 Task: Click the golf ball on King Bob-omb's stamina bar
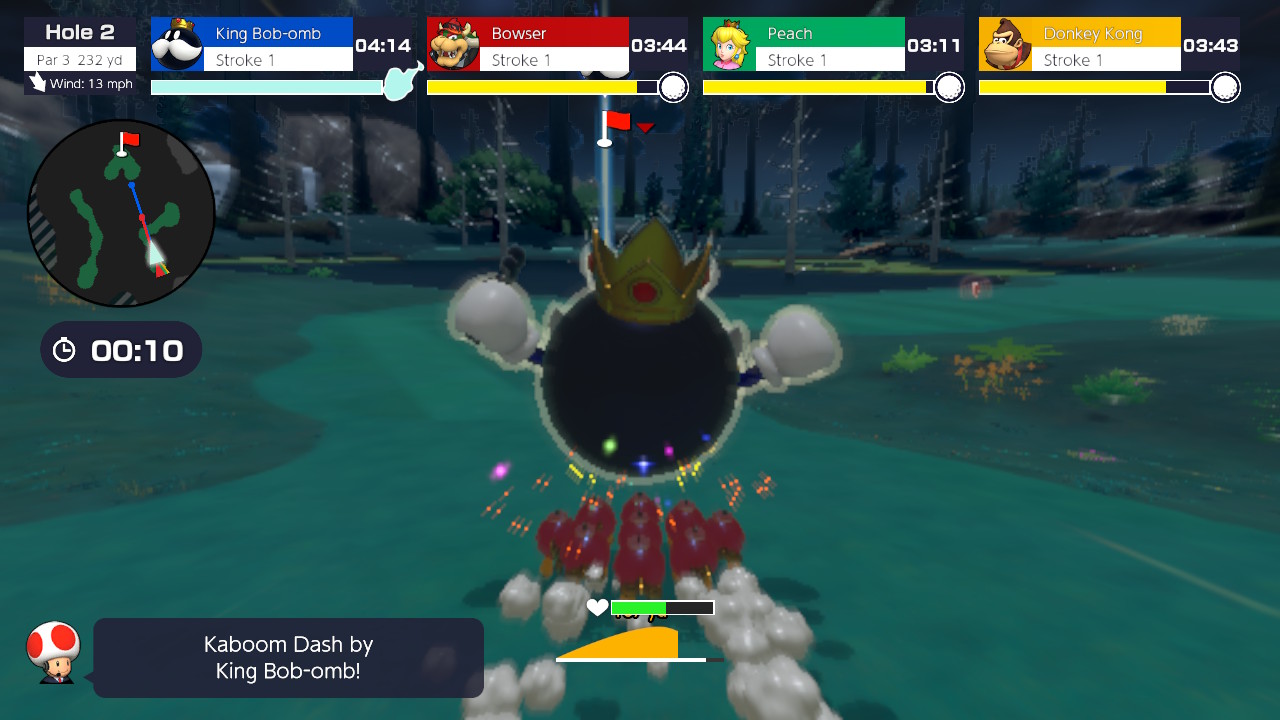point(398,84)
